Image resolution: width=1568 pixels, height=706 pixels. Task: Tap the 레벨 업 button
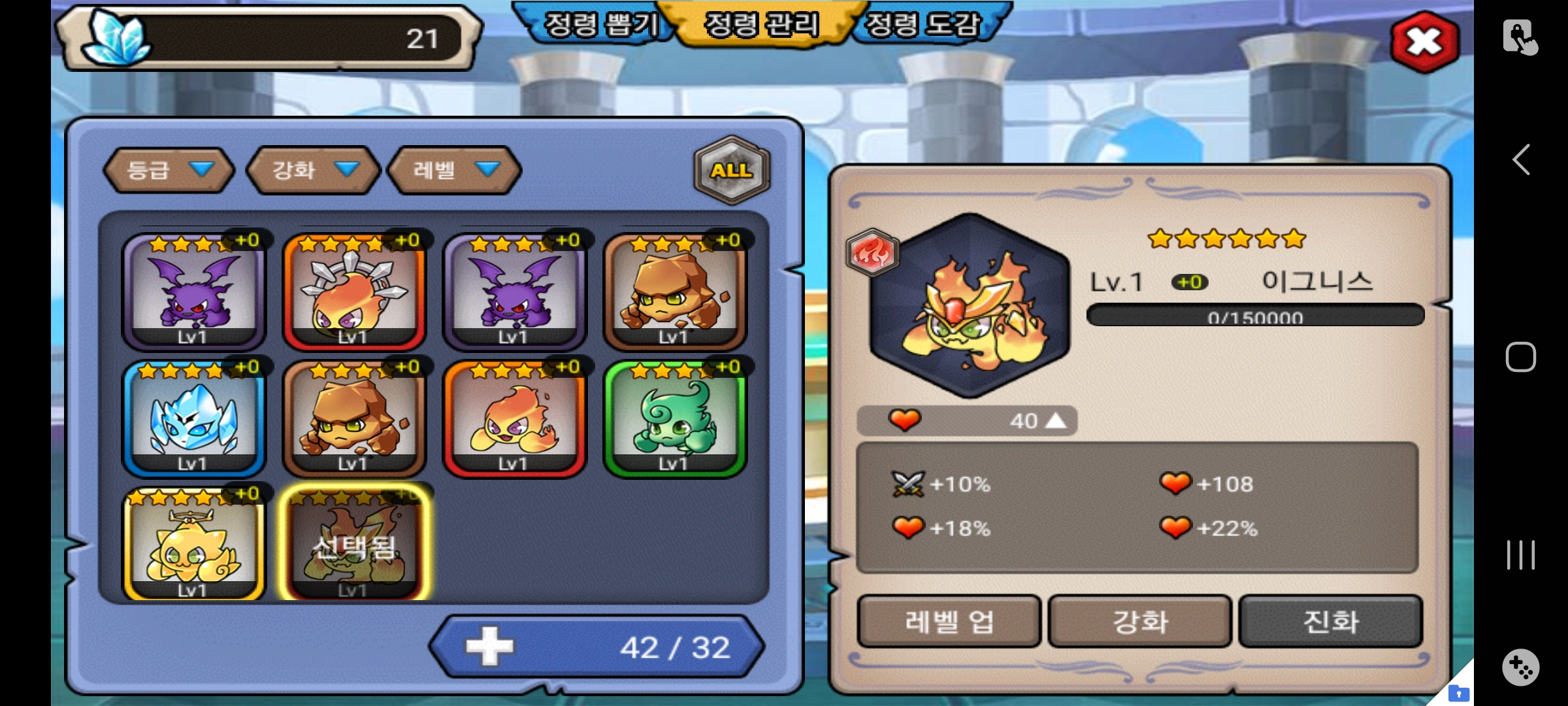tap(949, 621)
